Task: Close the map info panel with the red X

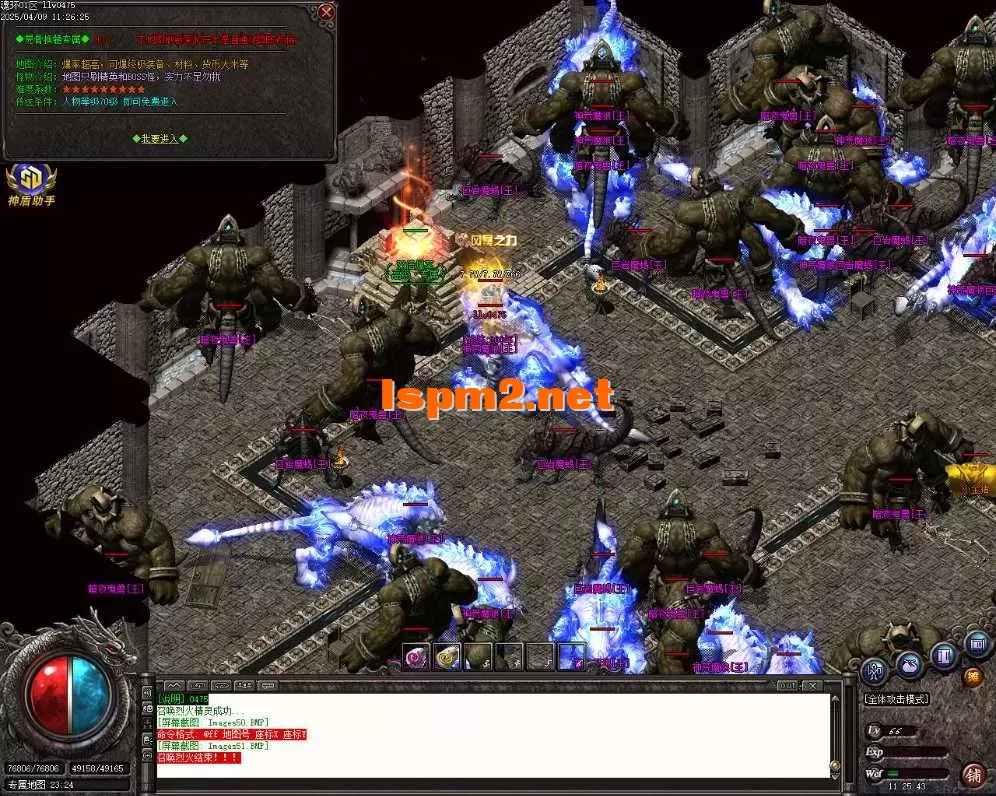Action: pyautogui.click(x=326, y=13)
